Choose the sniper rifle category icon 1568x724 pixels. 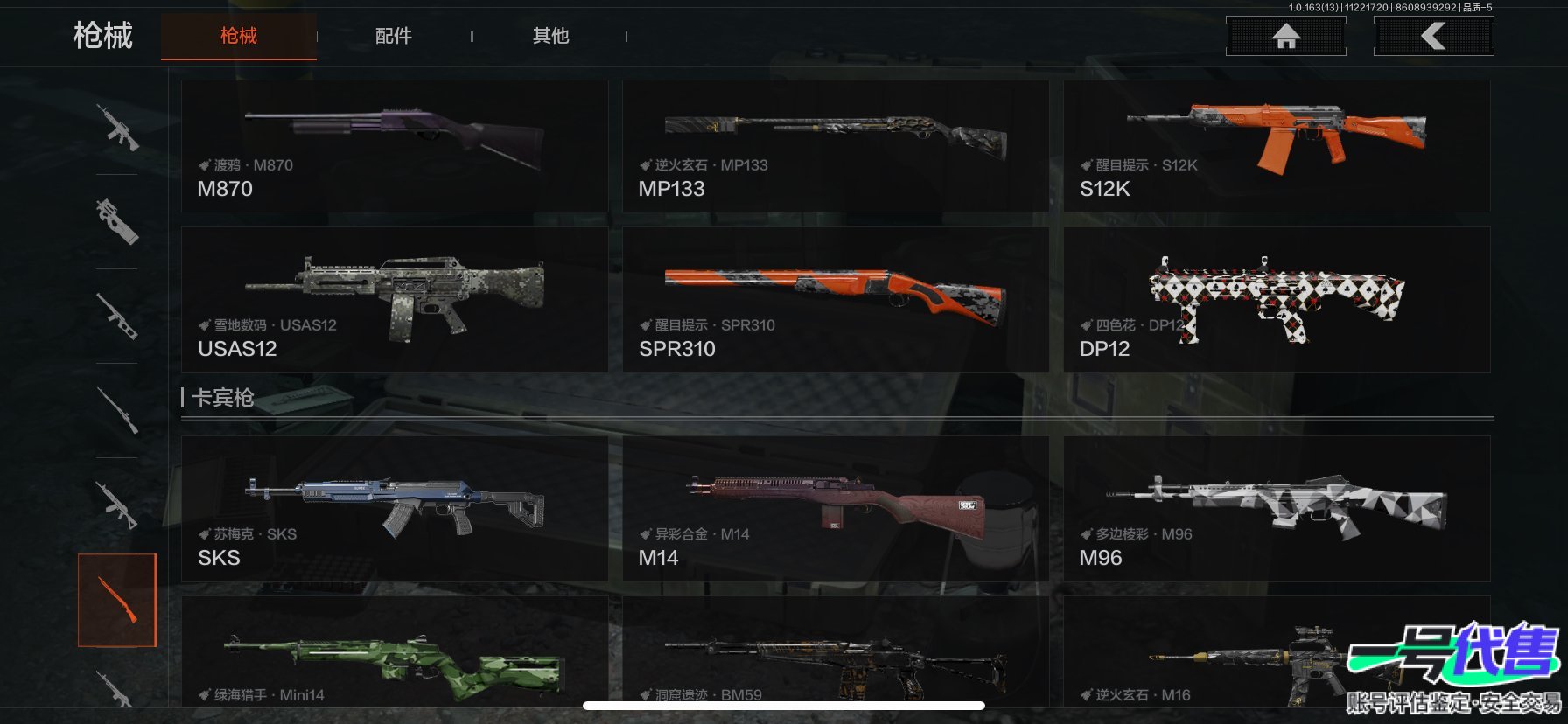tap(117, 410)
